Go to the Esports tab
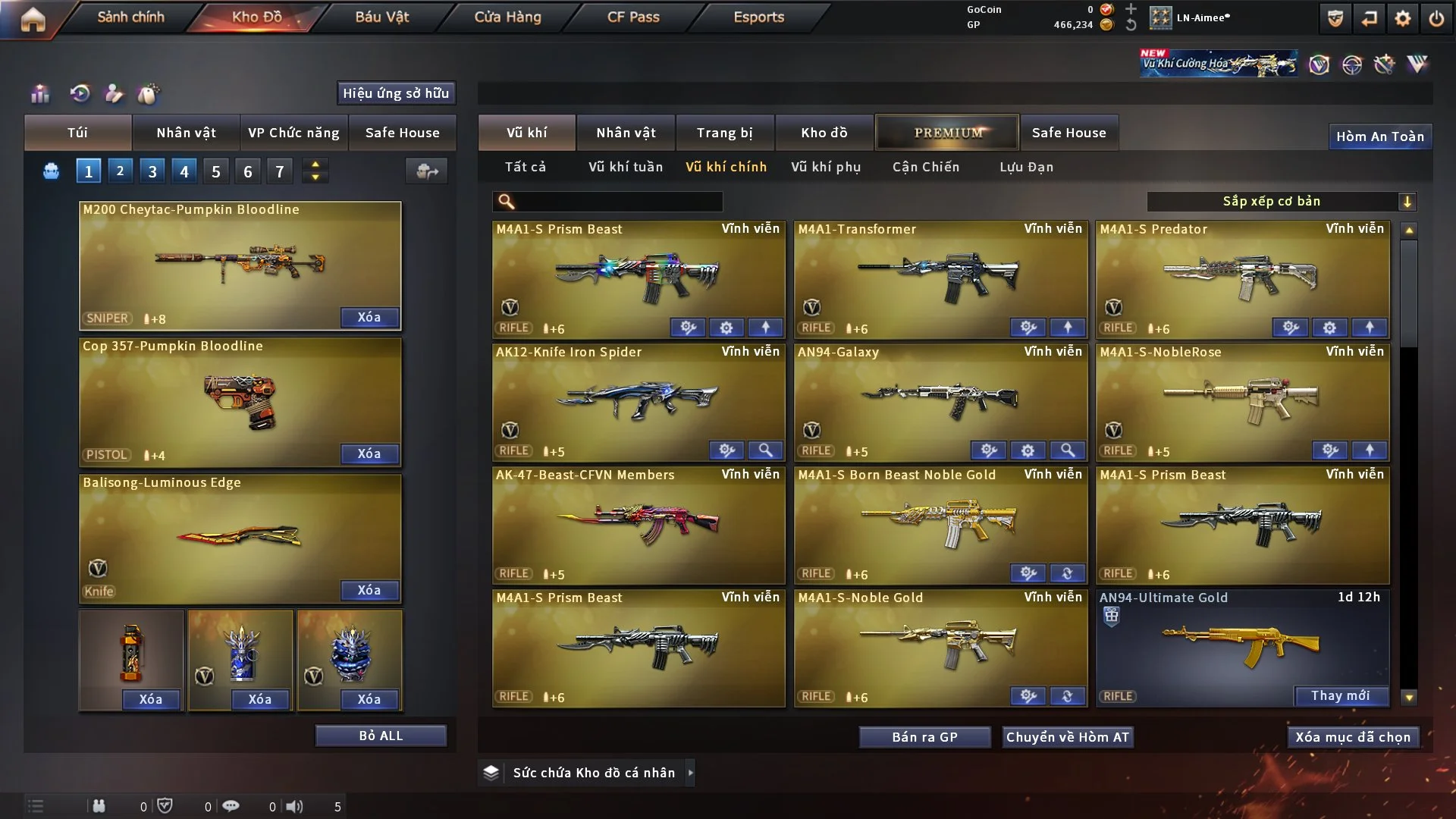The width and height of the screenshot is (1456, 819). pos(758,17)
